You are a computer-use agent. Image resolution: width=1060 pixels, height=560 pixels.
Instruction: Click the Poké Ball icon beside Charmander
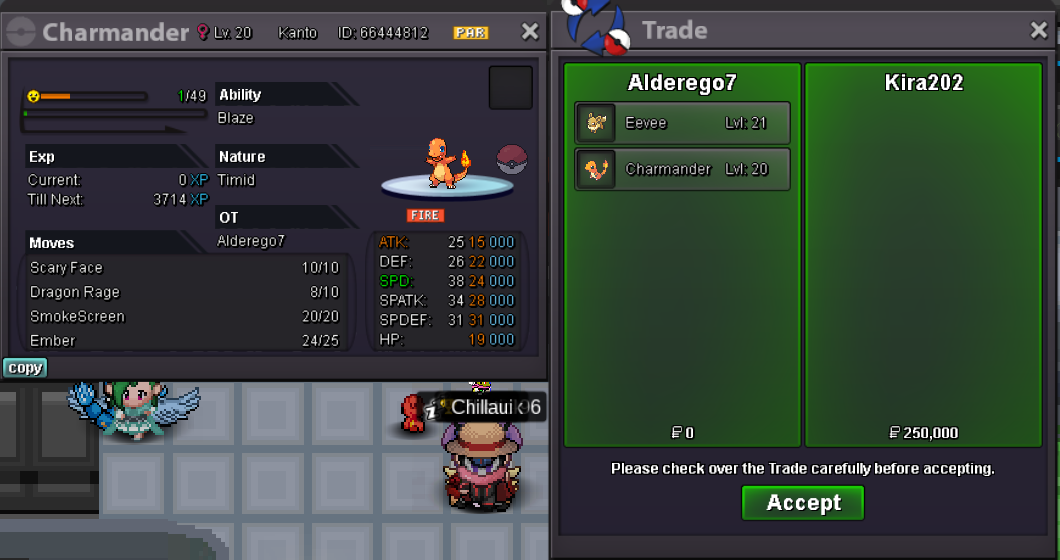511,159
